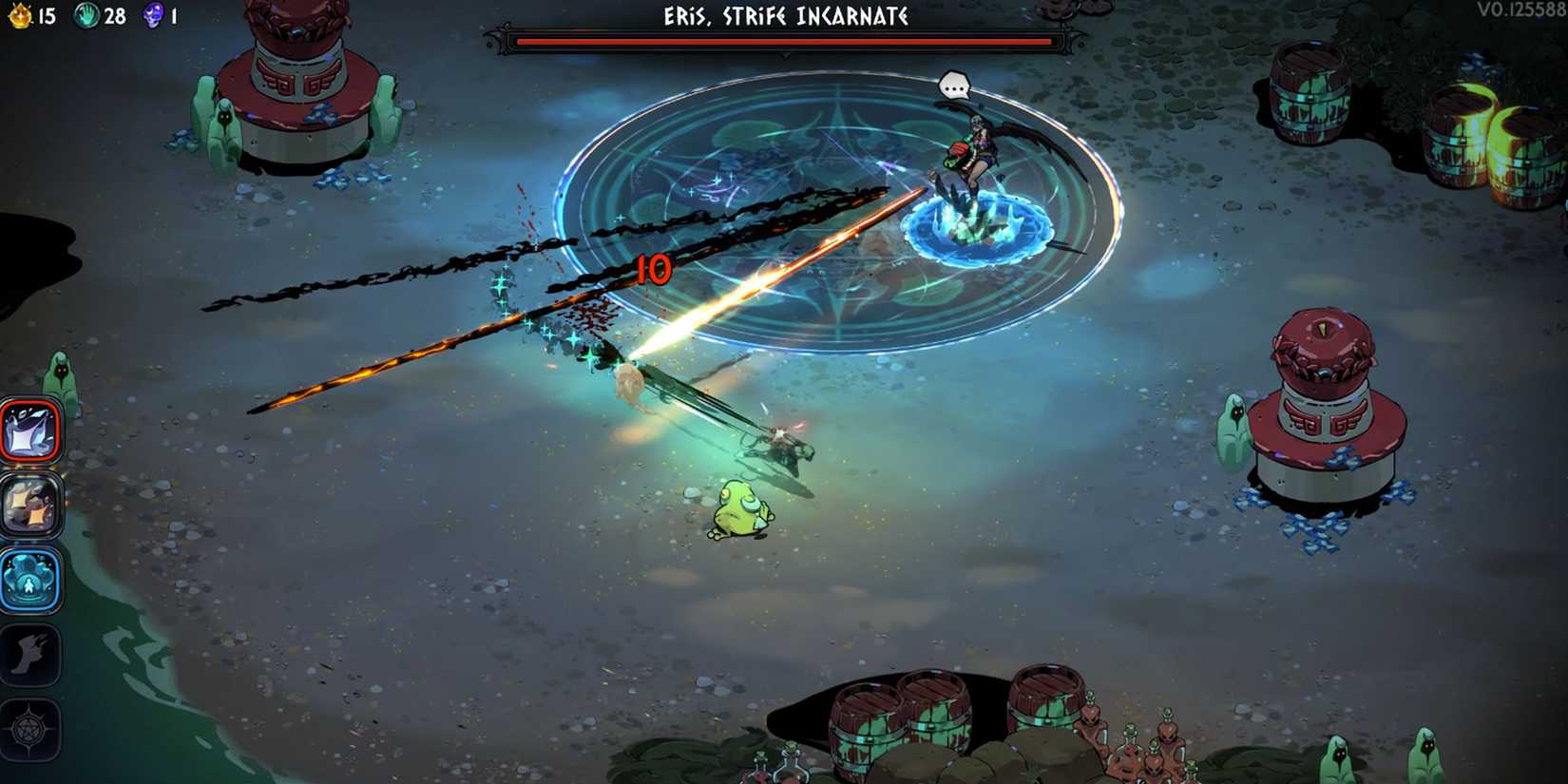The image size is (1568, 784).
Task: Select the version number V0.125588 label
Action: [1523, 10]
